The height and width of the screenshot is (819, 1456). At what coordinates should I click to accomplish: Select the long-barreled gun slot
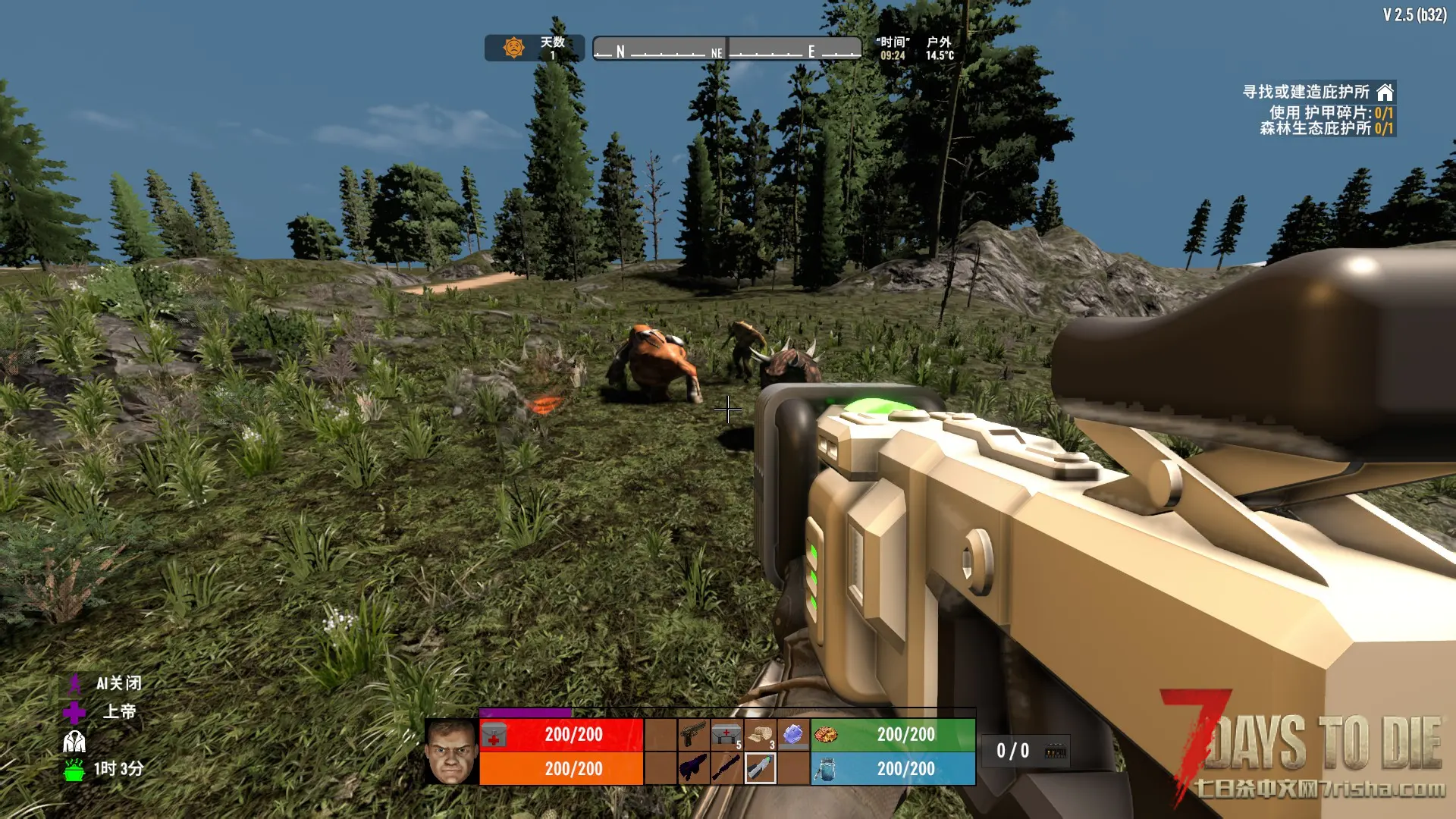(x=726, y=768)
